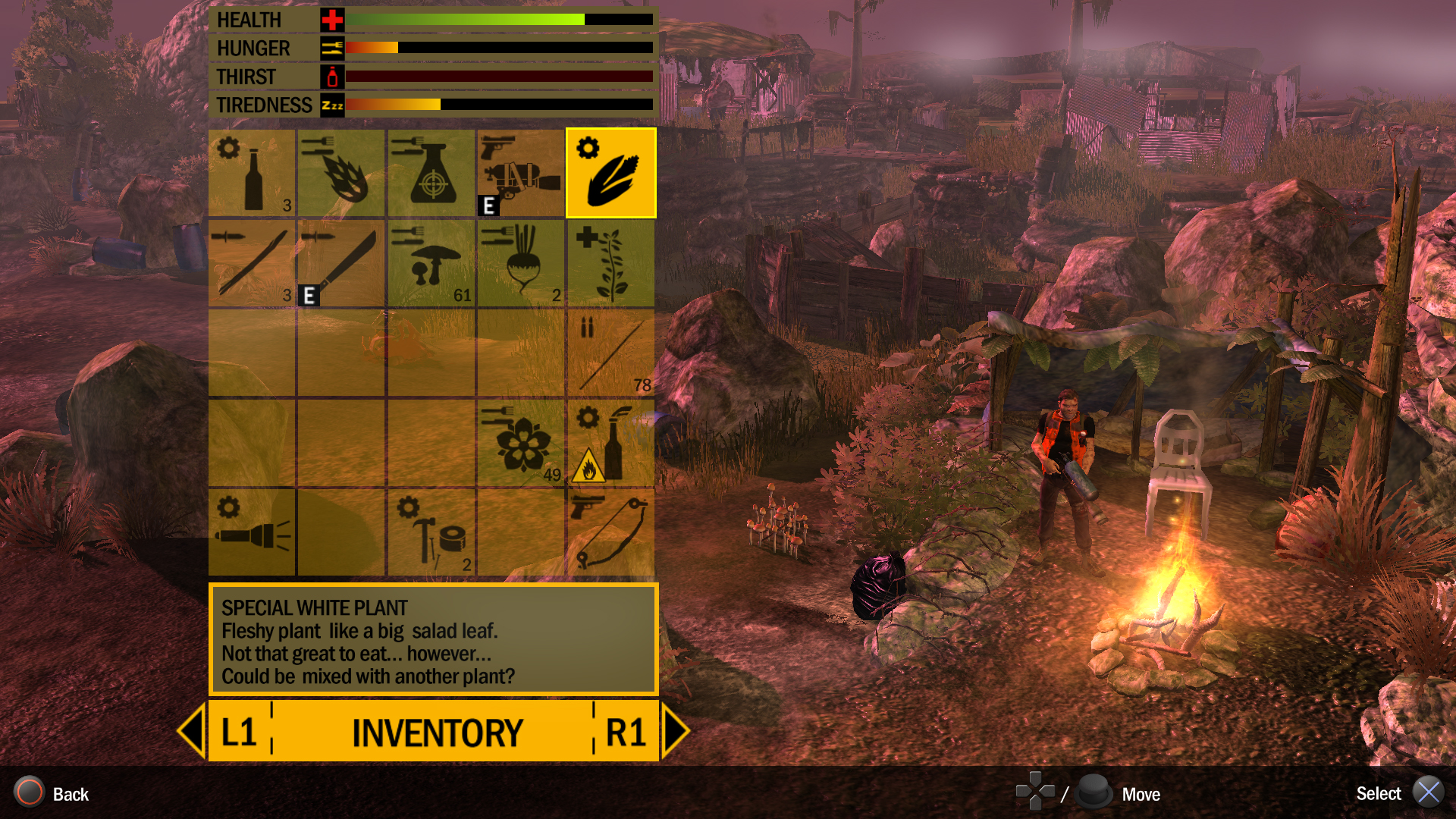Viewport: 1456px width, 819px height.
Task: Select the turnip root vegetable slot
Action: click(520, 263)
